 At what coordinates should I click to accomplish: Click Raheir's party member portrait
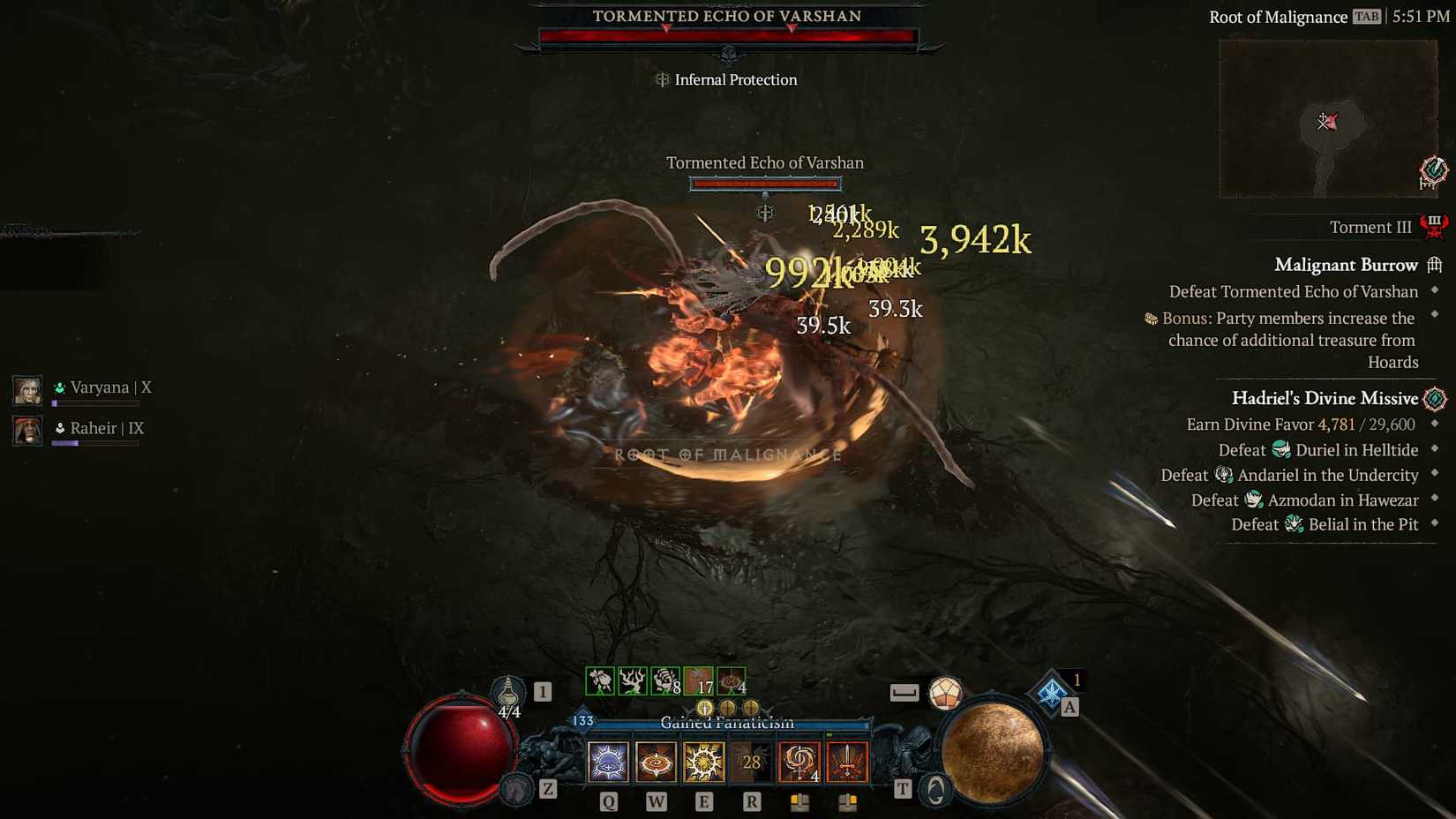(26, 431)
